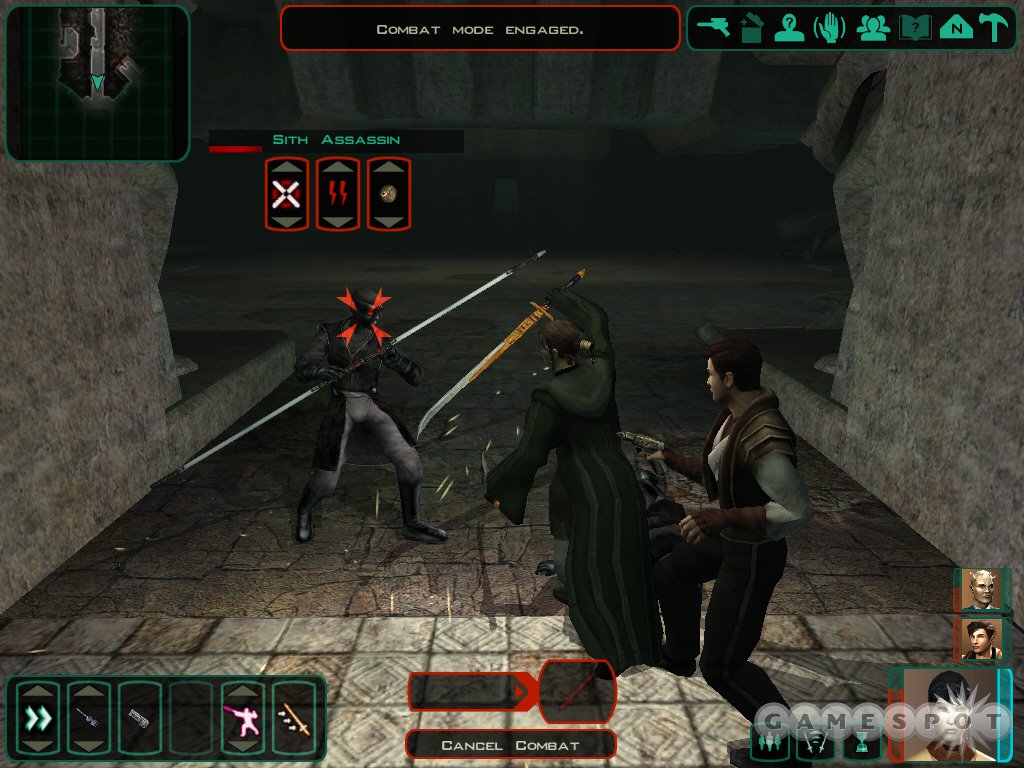Select the crossed-swords attack action on the target

(x=286, y=194)
